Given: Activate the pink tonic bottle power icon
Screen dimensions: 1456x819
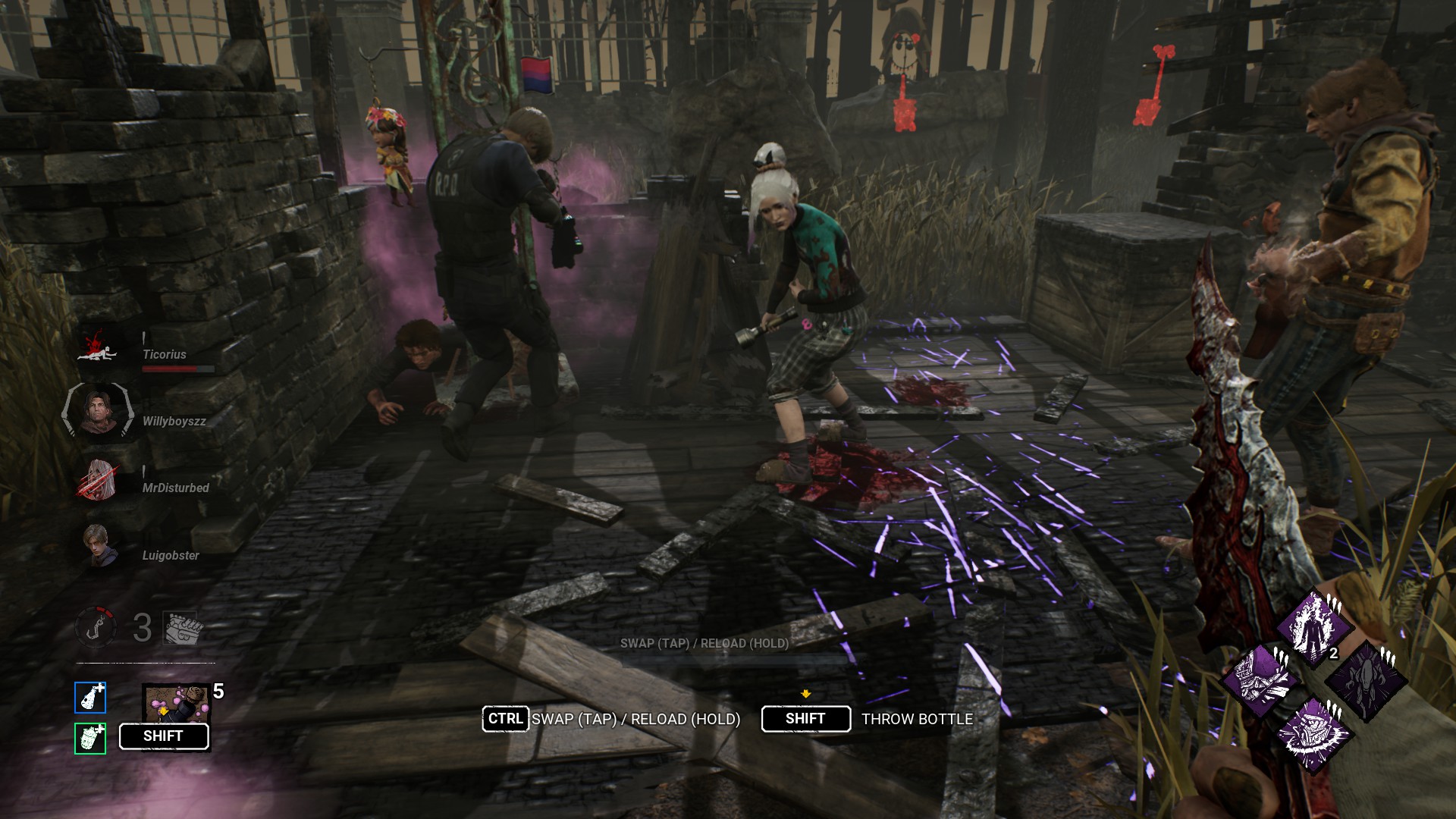Looking at the screenshot, I should [x=175, y=703].
